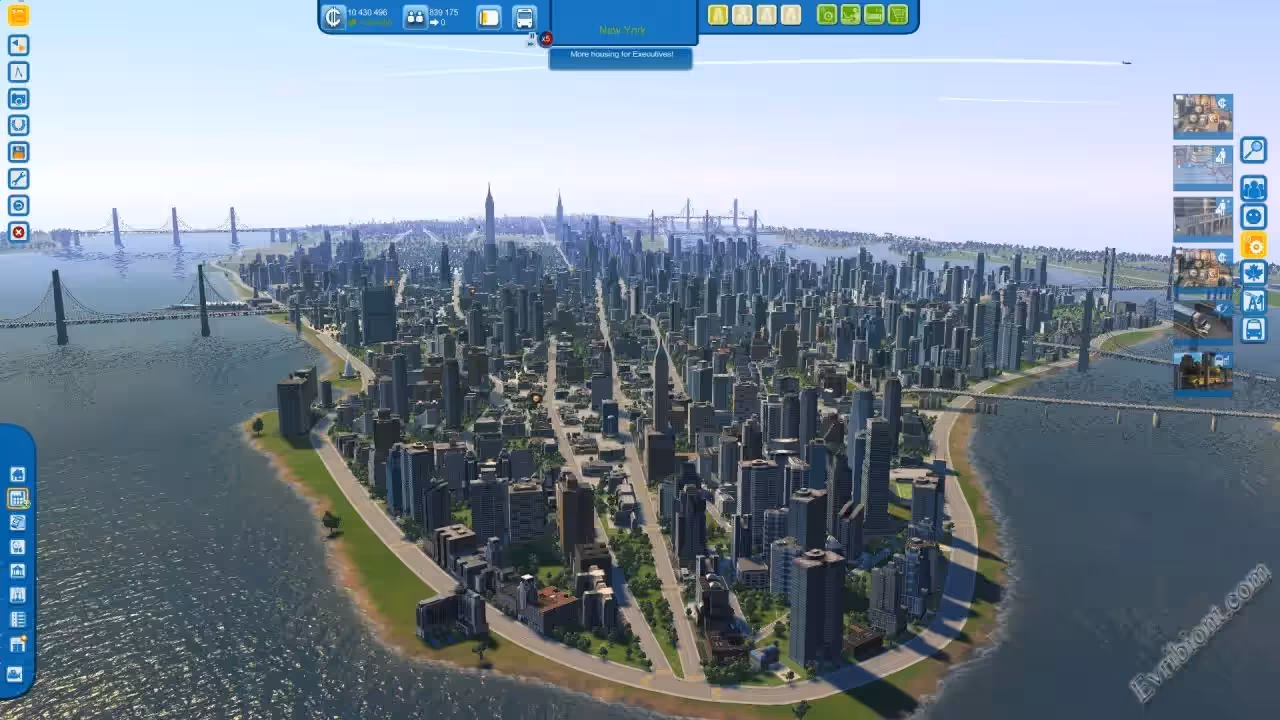This screenshot has width=1280, height=720.
Task: Open the wrench options icon
Action: (18, 179)
